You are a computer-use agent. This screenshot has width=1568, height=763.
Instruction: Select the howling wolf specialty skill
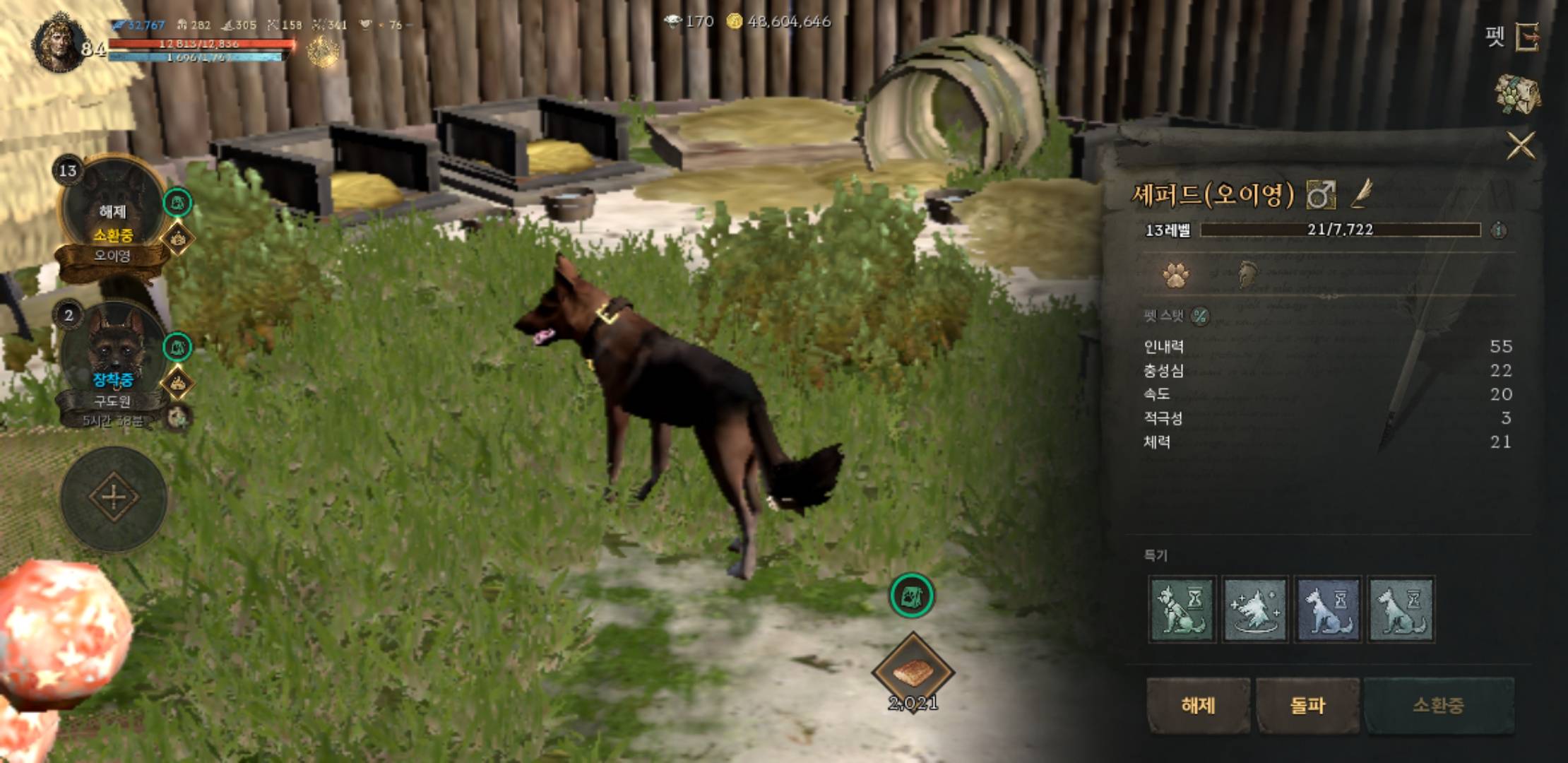[1255, 609]
